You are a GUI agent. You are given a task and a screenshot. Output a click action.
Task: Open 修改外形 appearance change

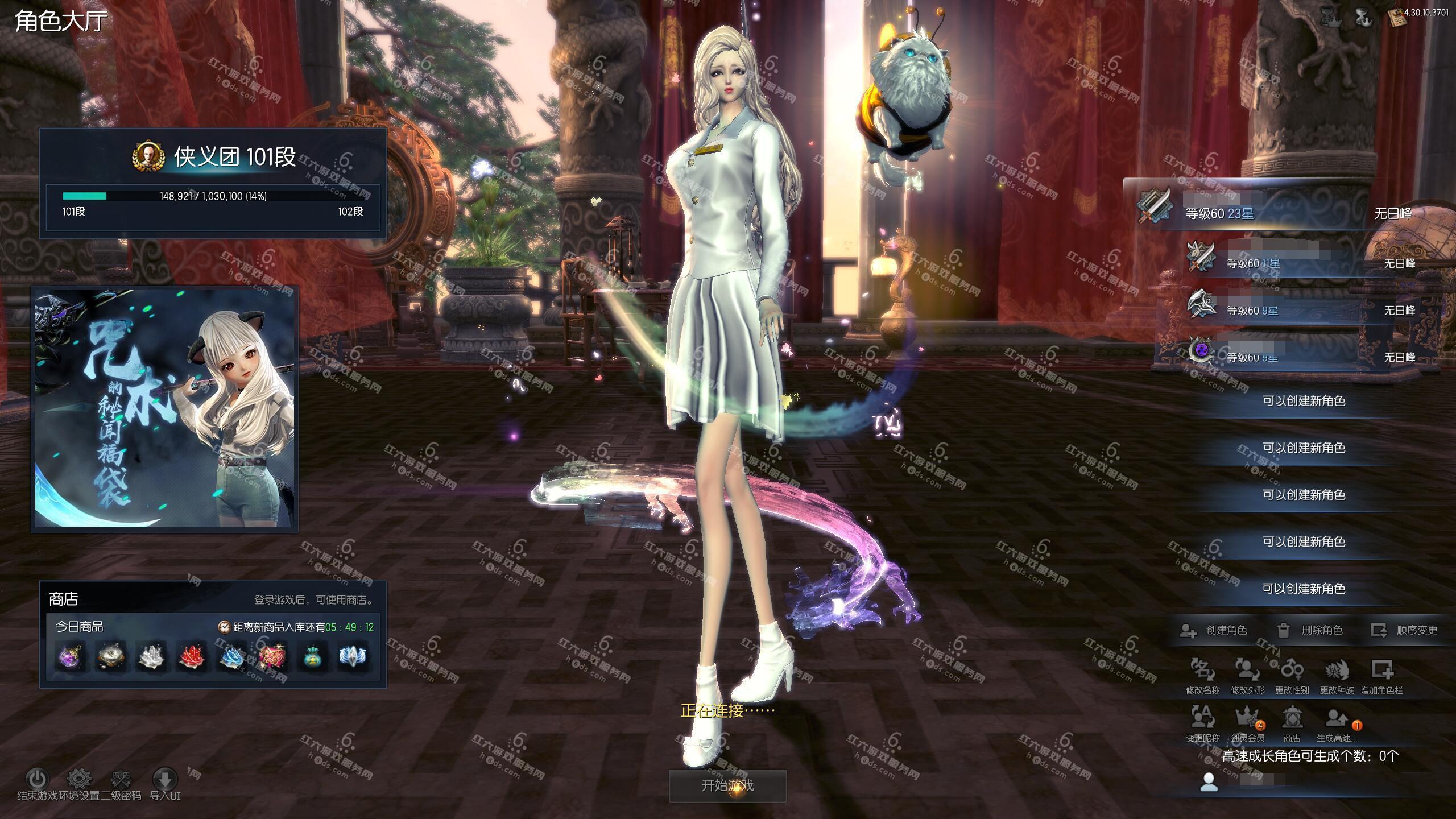1247,672
